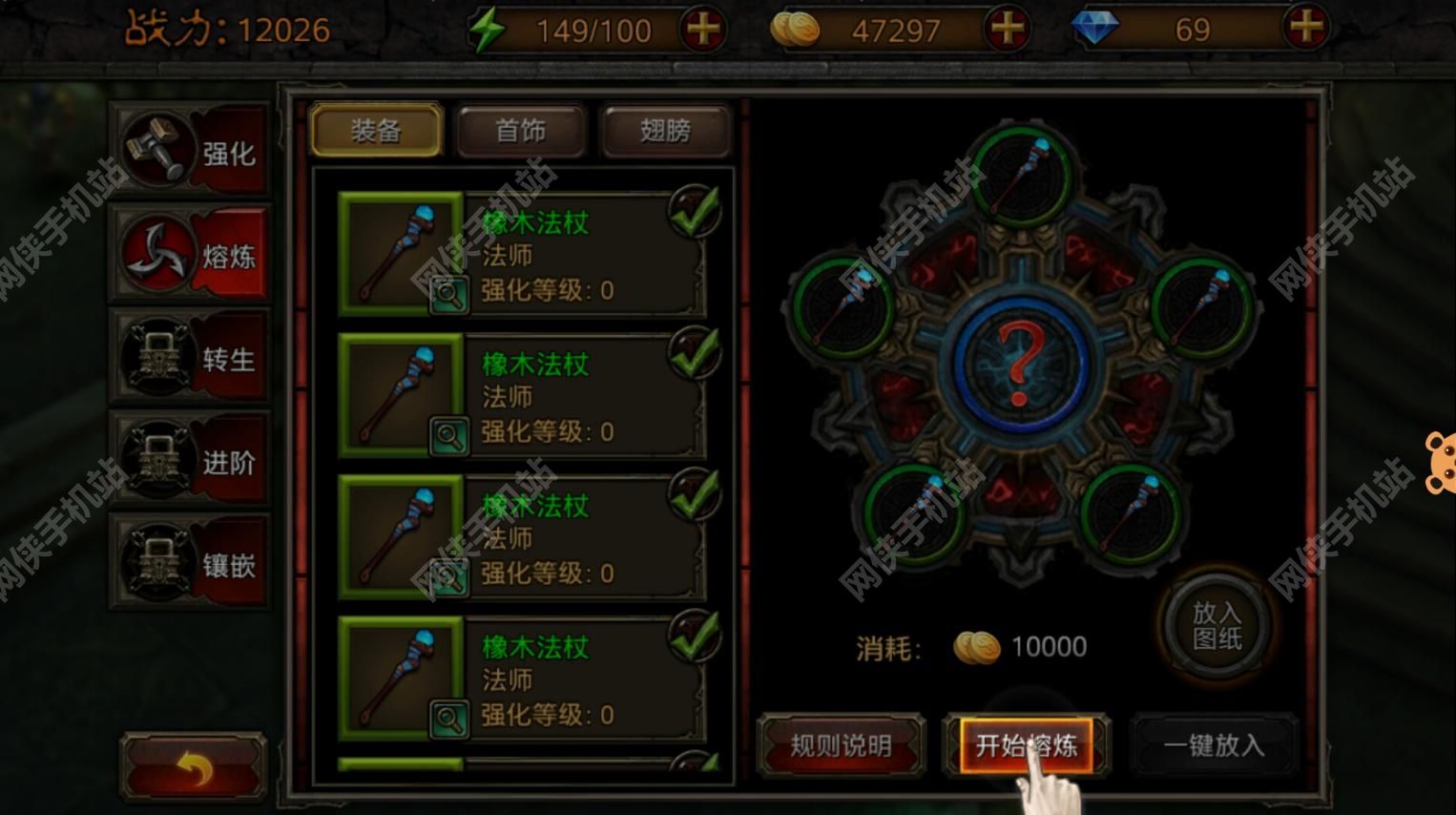The height and width of the screenshot is (815, 1456).
Task: Click the 一键放入 (Quick Place) button
Action: point(1214,747)
